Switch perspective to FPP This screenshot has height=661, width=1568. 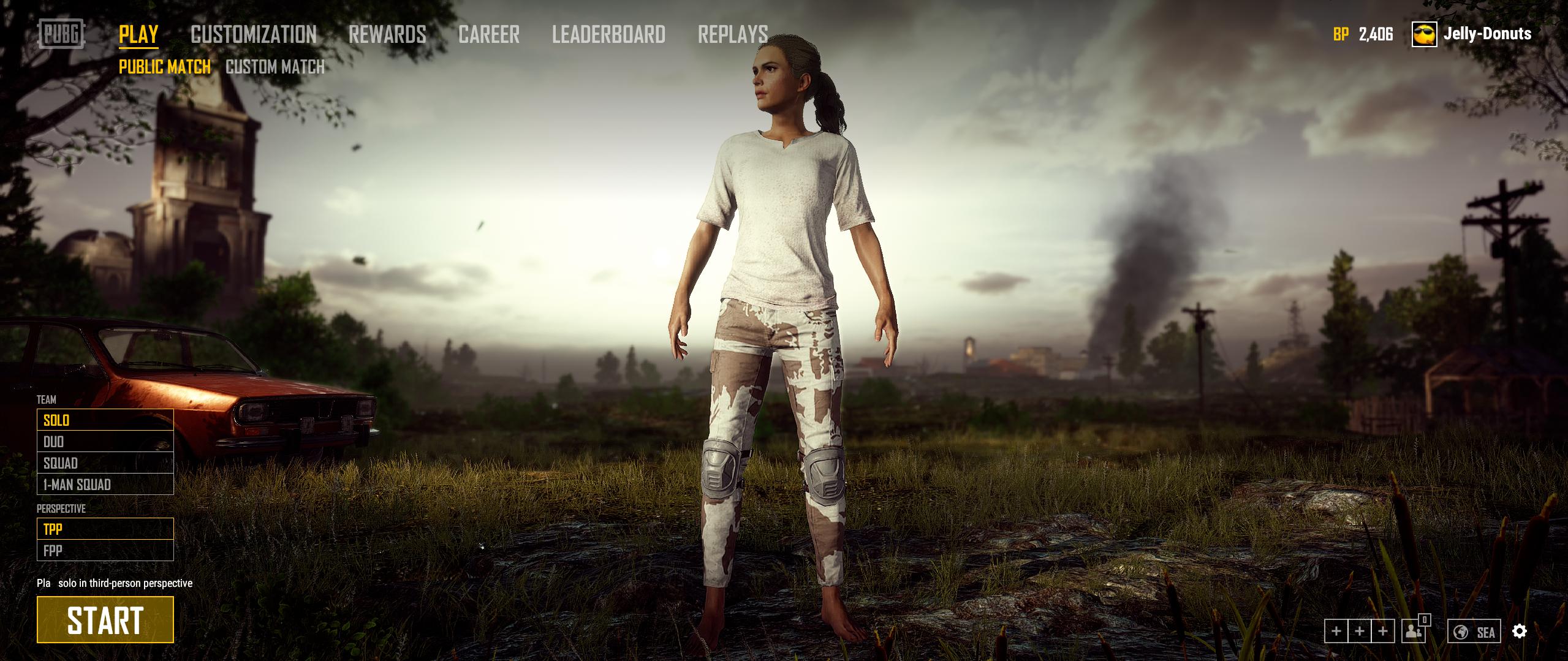click(x=53, y=550)
